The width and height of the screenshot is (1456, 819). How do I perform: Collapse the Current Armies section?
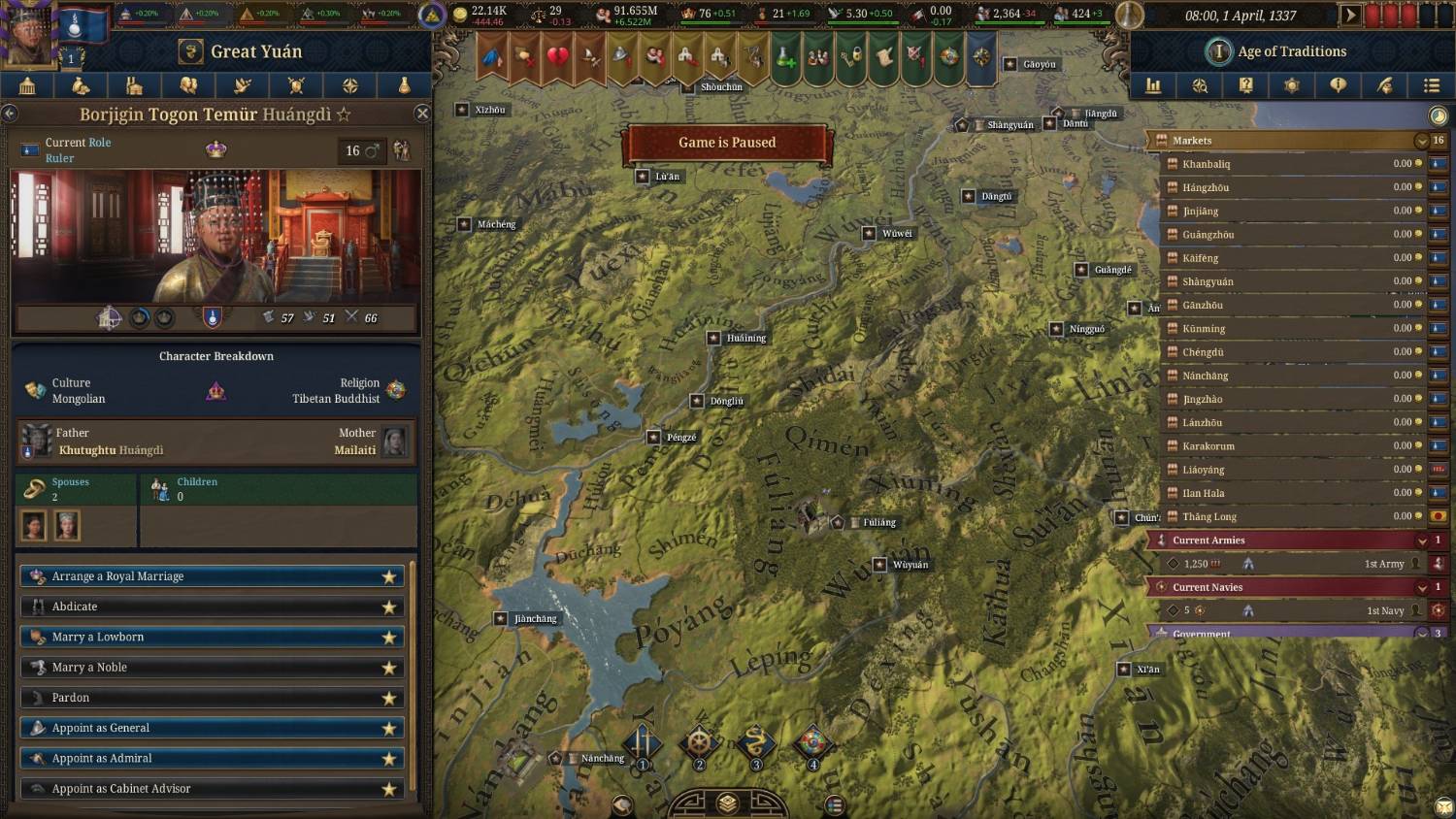[x=1422, y=541]
